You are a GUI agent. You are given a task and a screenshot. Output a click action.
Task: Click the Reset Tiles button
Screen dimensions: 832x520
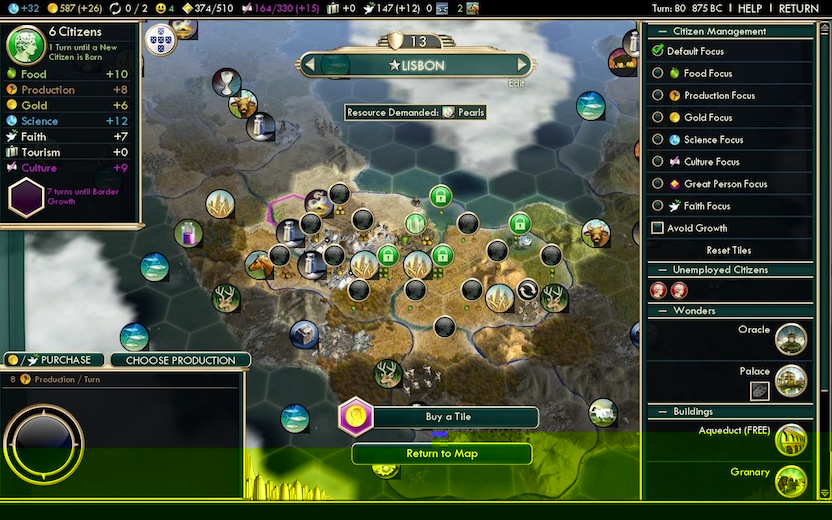pos(728,250)
